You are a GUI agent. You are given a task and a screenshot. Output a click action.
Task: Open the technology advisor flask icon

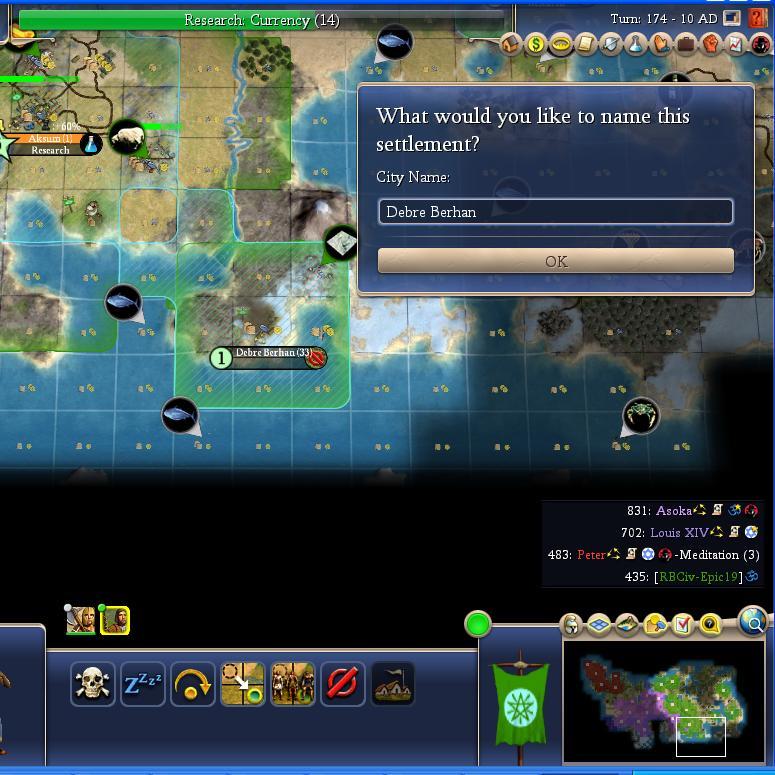point(636,44)
